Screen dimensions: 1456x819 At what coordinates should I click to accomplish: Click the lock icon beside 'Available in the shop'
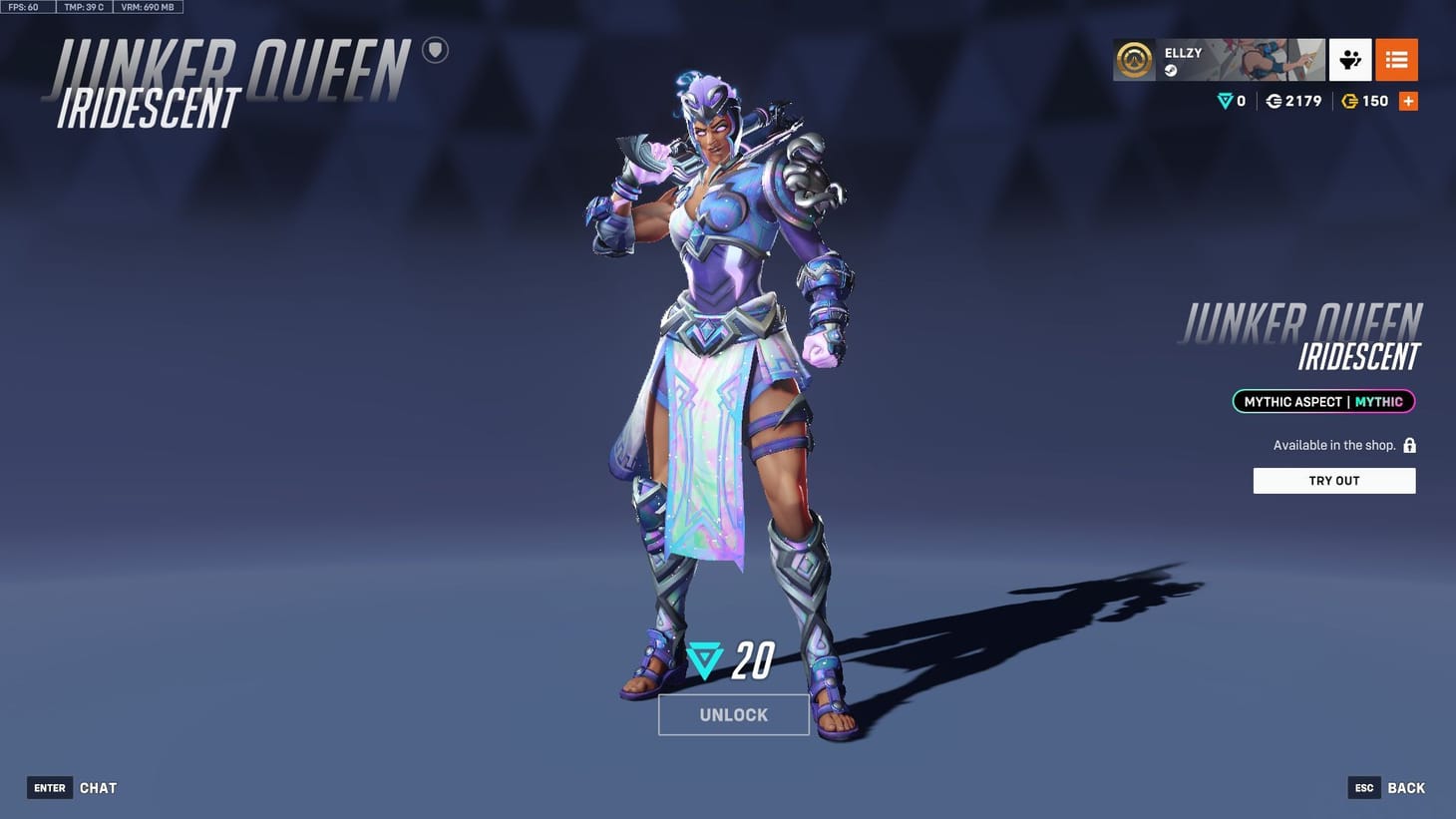[1409, 445]
